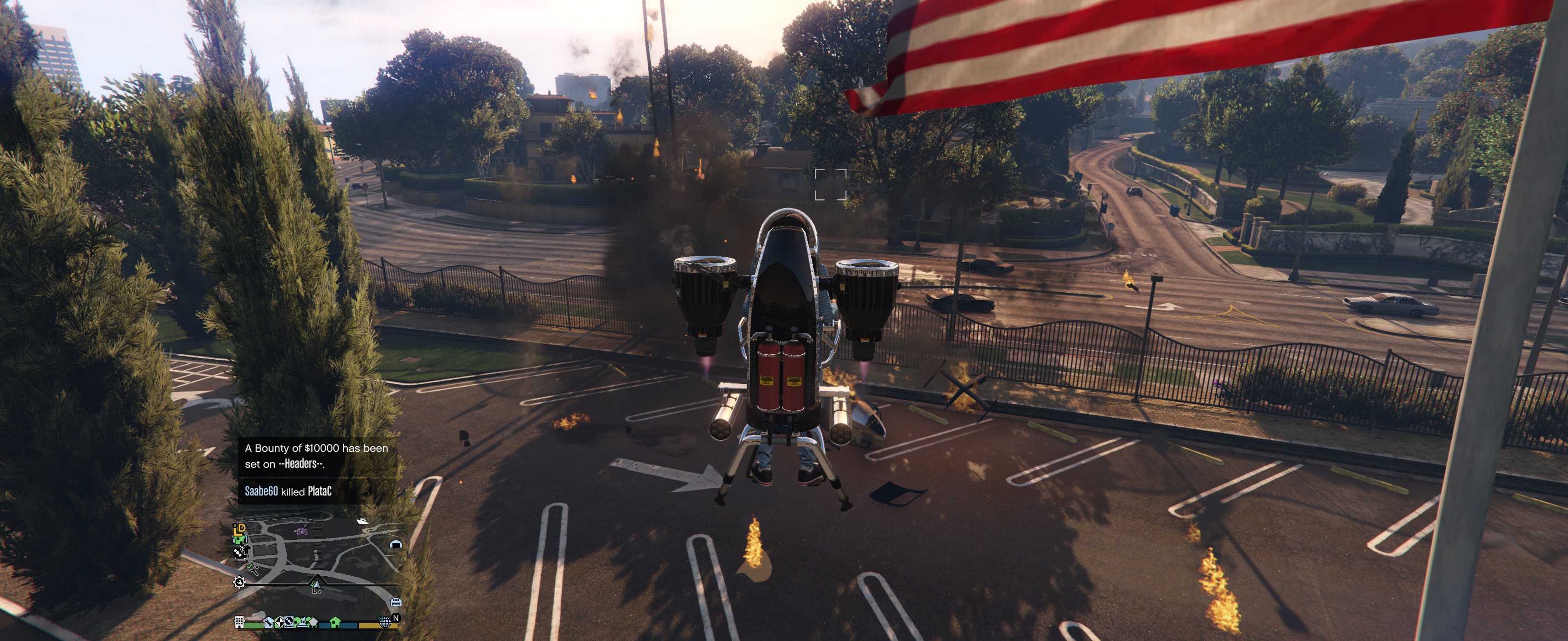This screenshot has width=1568, height=641.
Task: Select the globe blip near north marker
Action: tap(385, 622)
